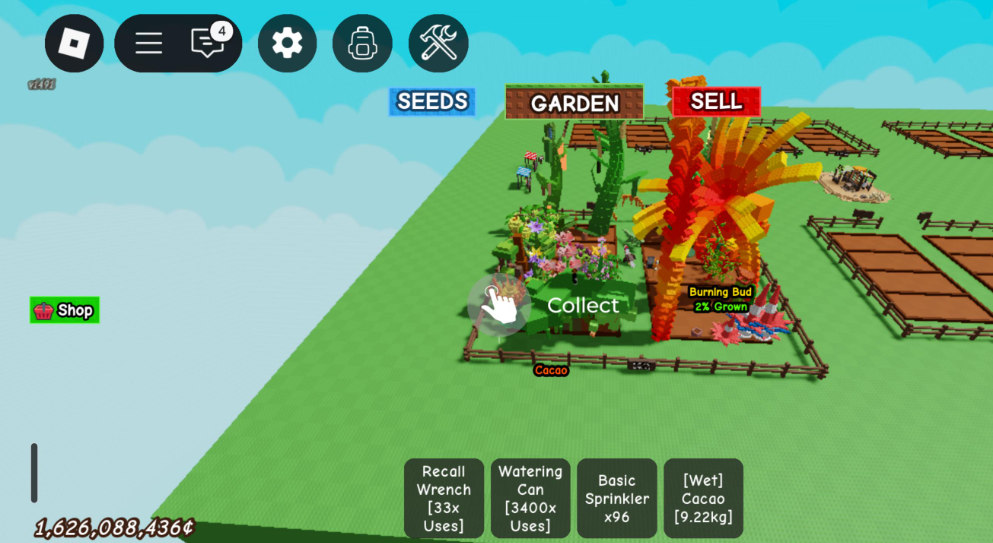Select the Watering Can slot

point(530,498)
